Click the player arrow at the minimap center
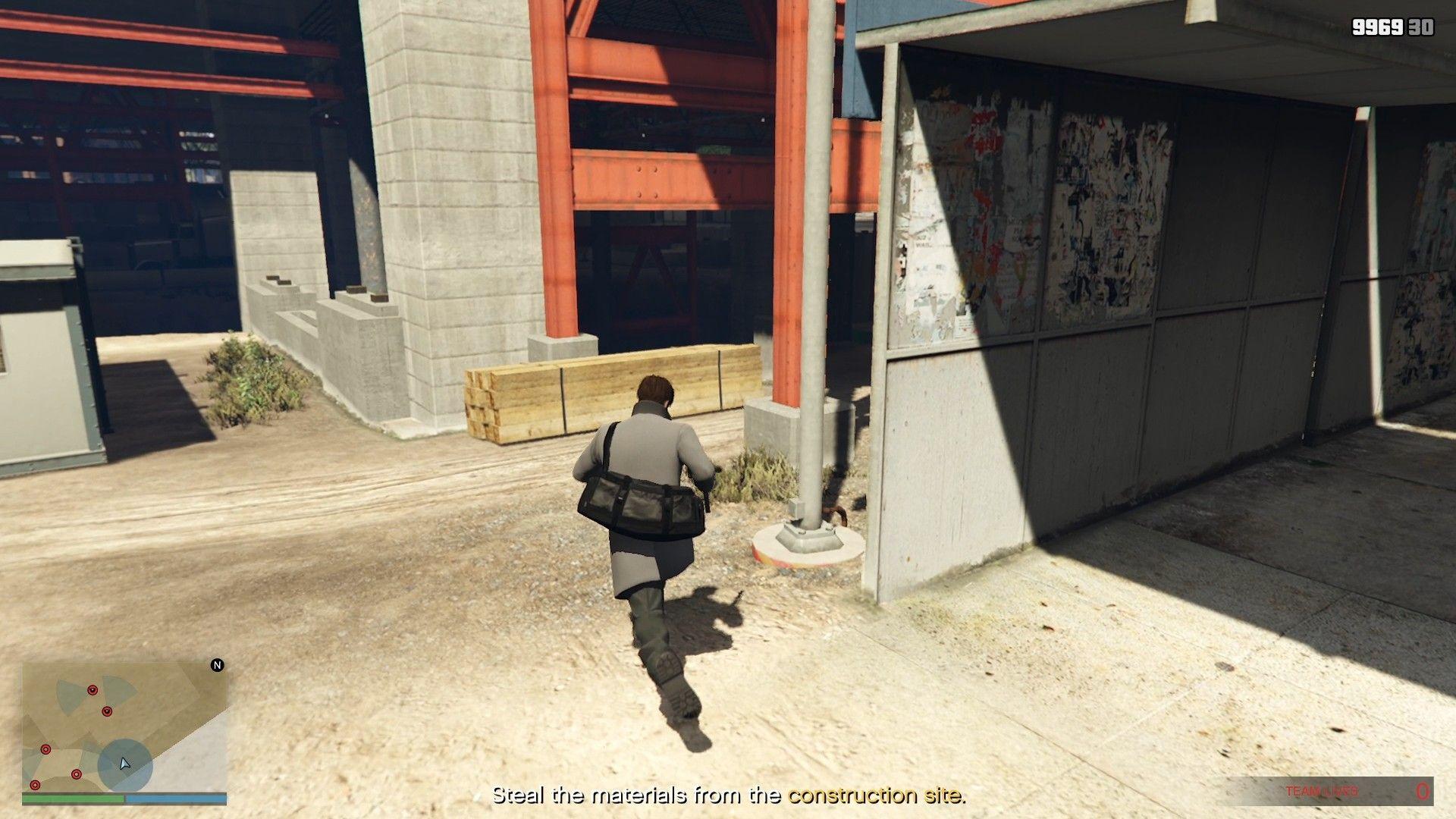Viewport: 1456px width, 819px height. click(x=125, y=764)
